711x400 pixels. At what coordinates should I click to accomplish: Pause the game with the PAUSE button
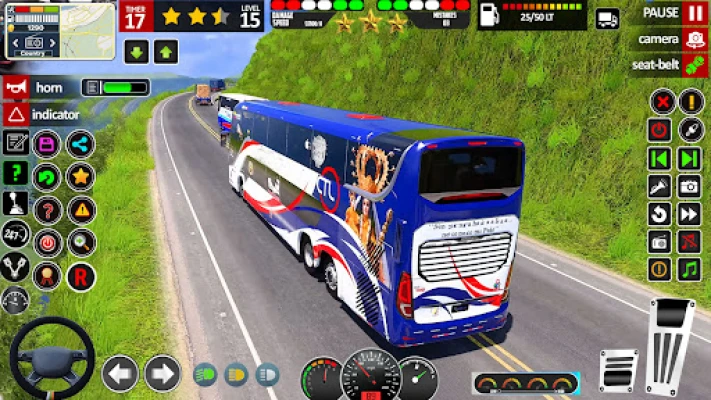pyautogui.click(x=694, y=13)
